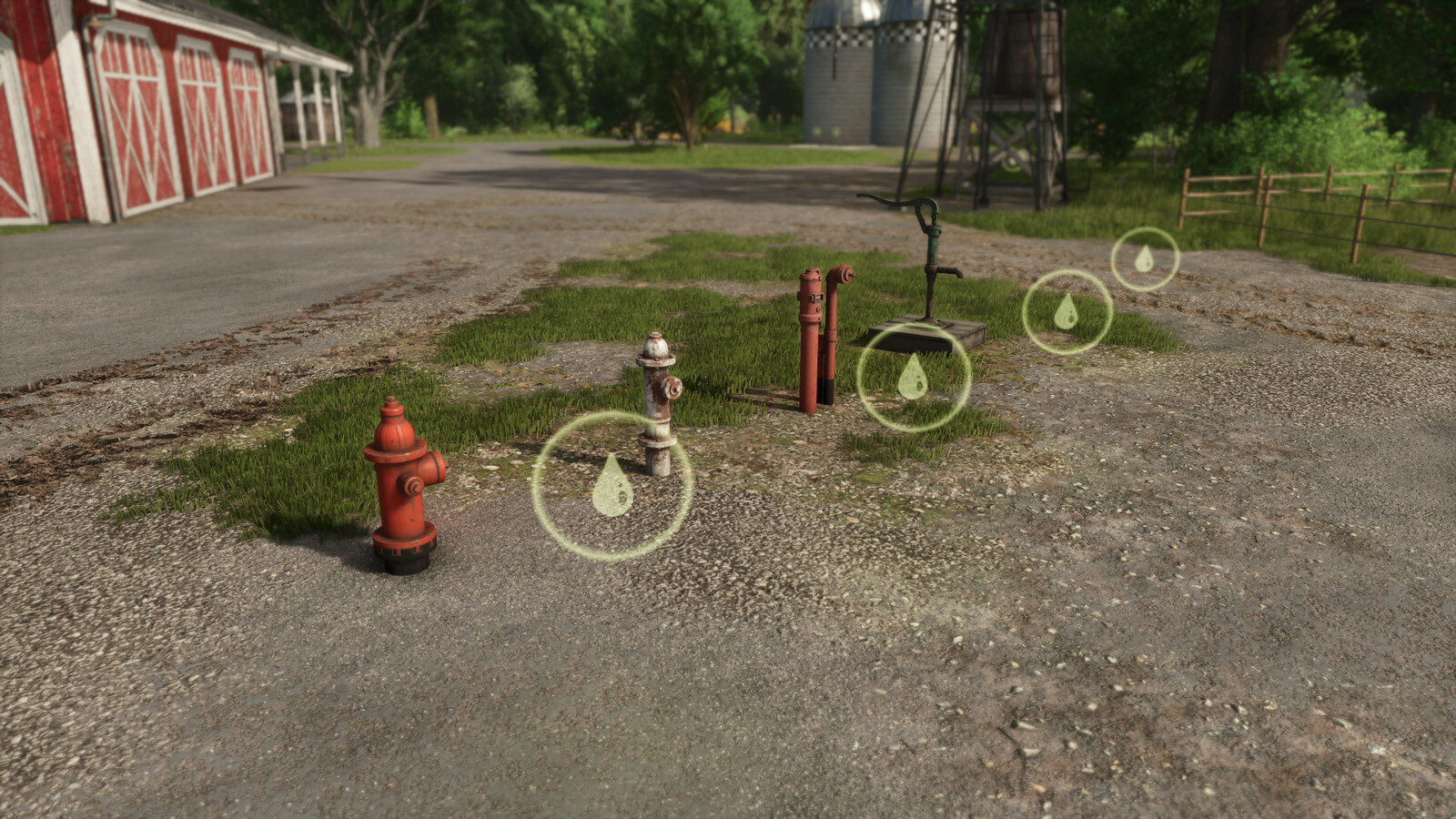This screenshot has height=819, width=1456.
Task: Click the faded droplet symbol near the pump platform
Action: (x=913, y=379)
